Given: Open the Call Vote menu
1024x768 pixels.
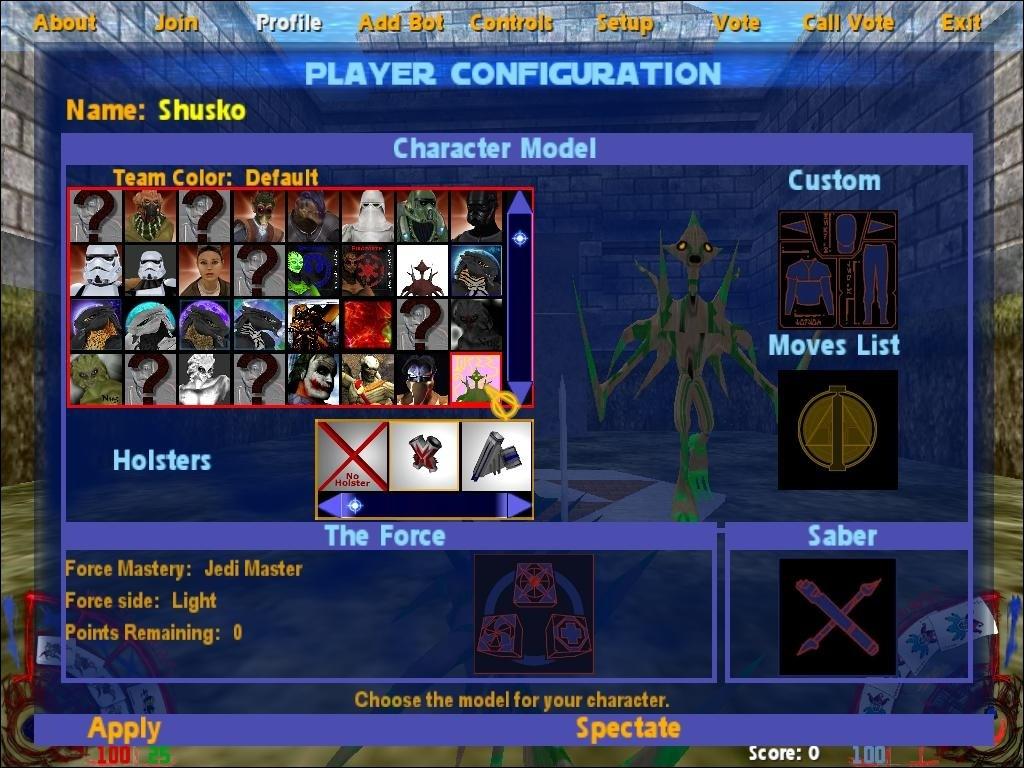Looking at the screenshot, I should 848,22.
